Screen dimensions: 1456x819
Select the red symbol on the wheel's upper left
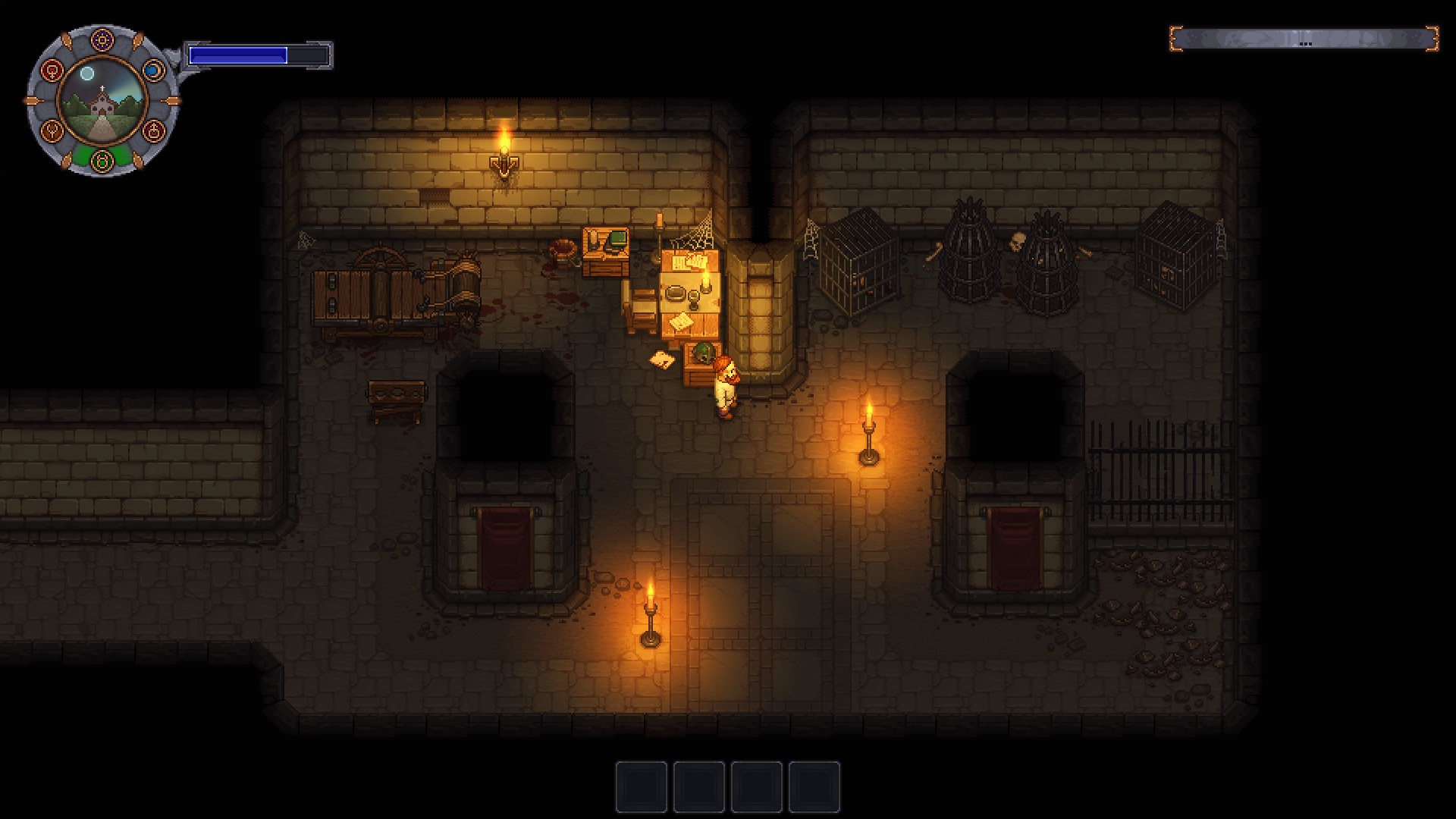pyautogui.click(x=52, y=71)
